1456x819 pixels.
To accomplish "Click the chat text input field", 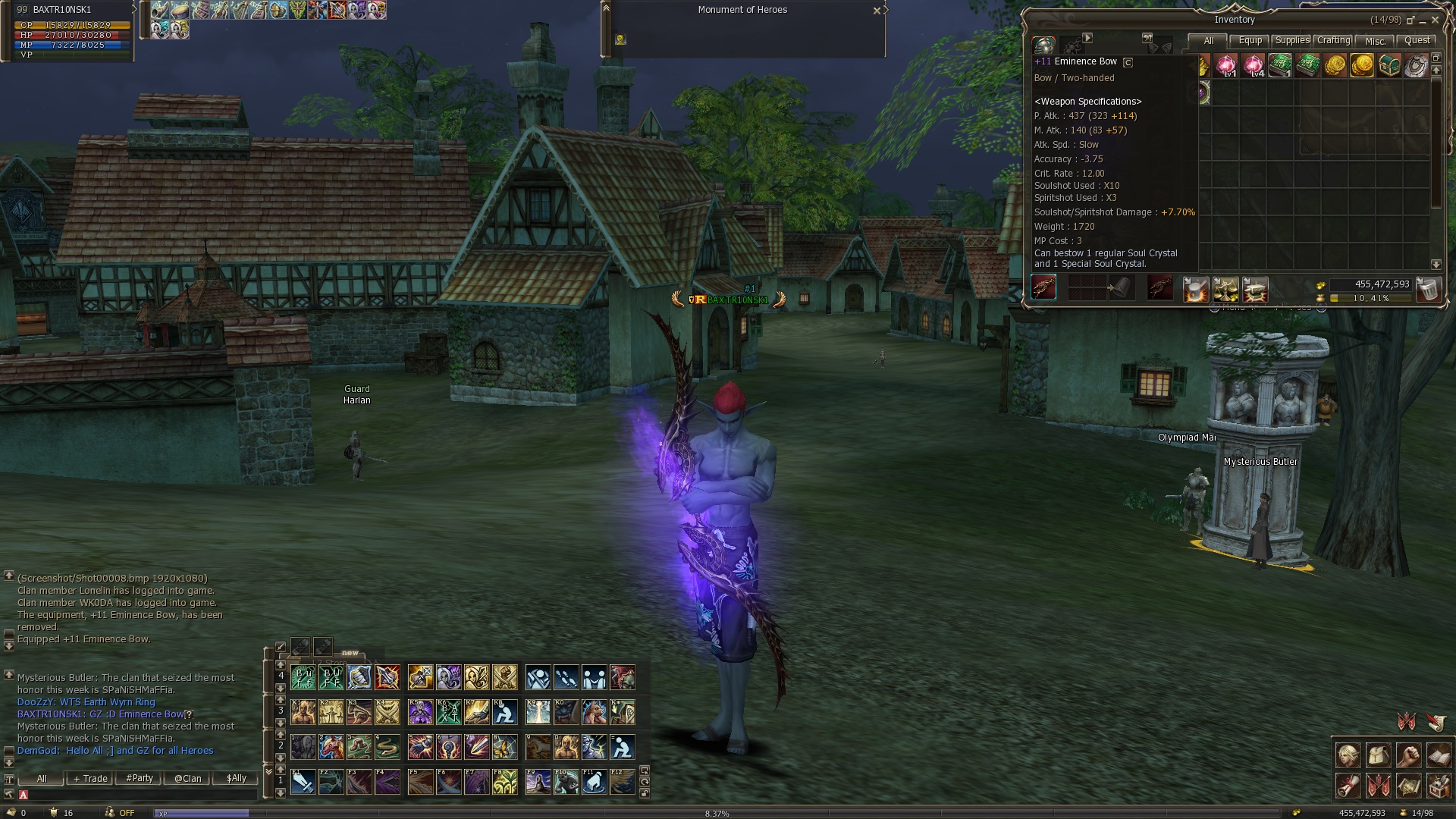I will pyautogui.click(x=136, y=795).
